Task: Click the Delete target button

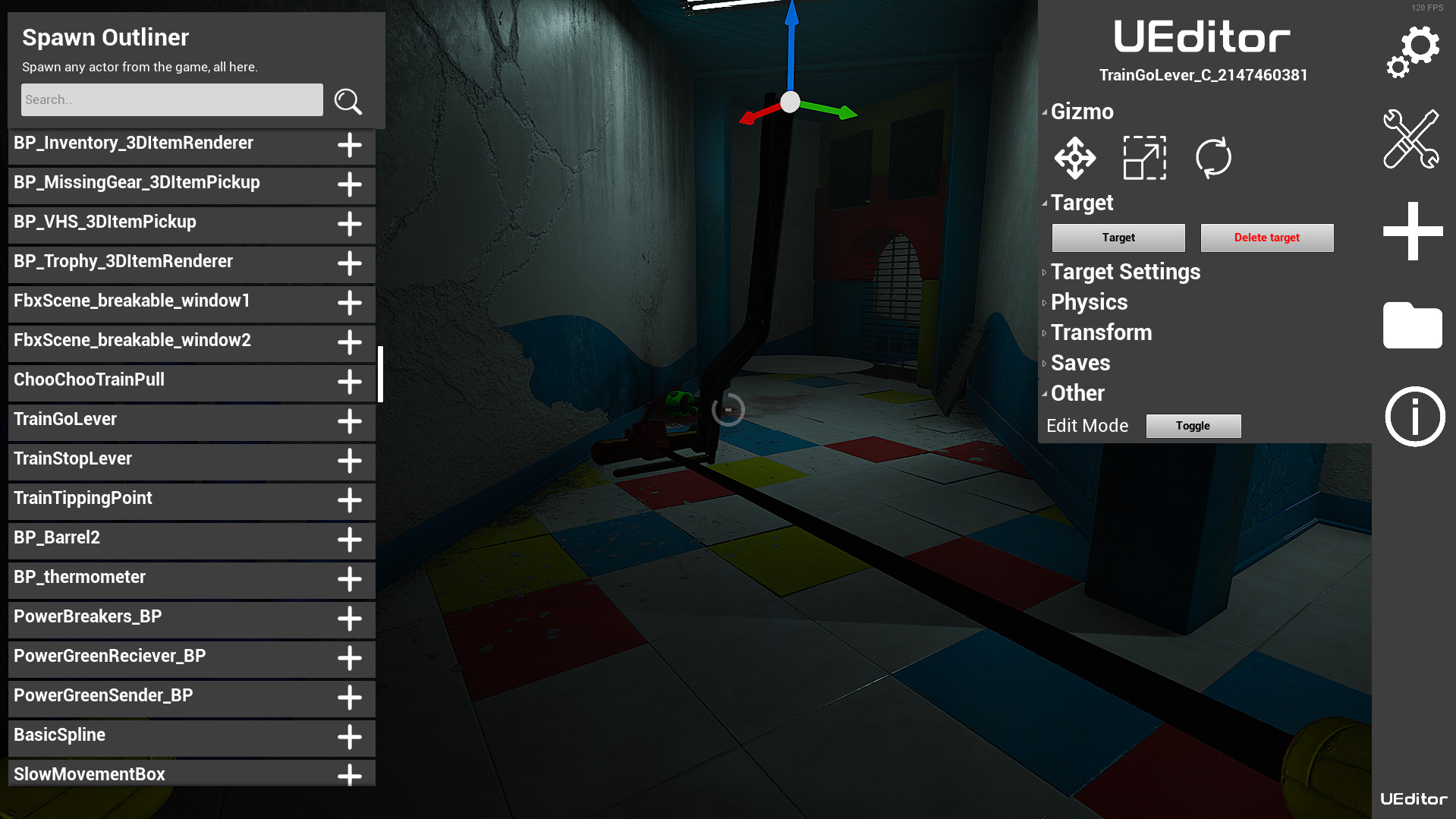Action: point(1266,238)
